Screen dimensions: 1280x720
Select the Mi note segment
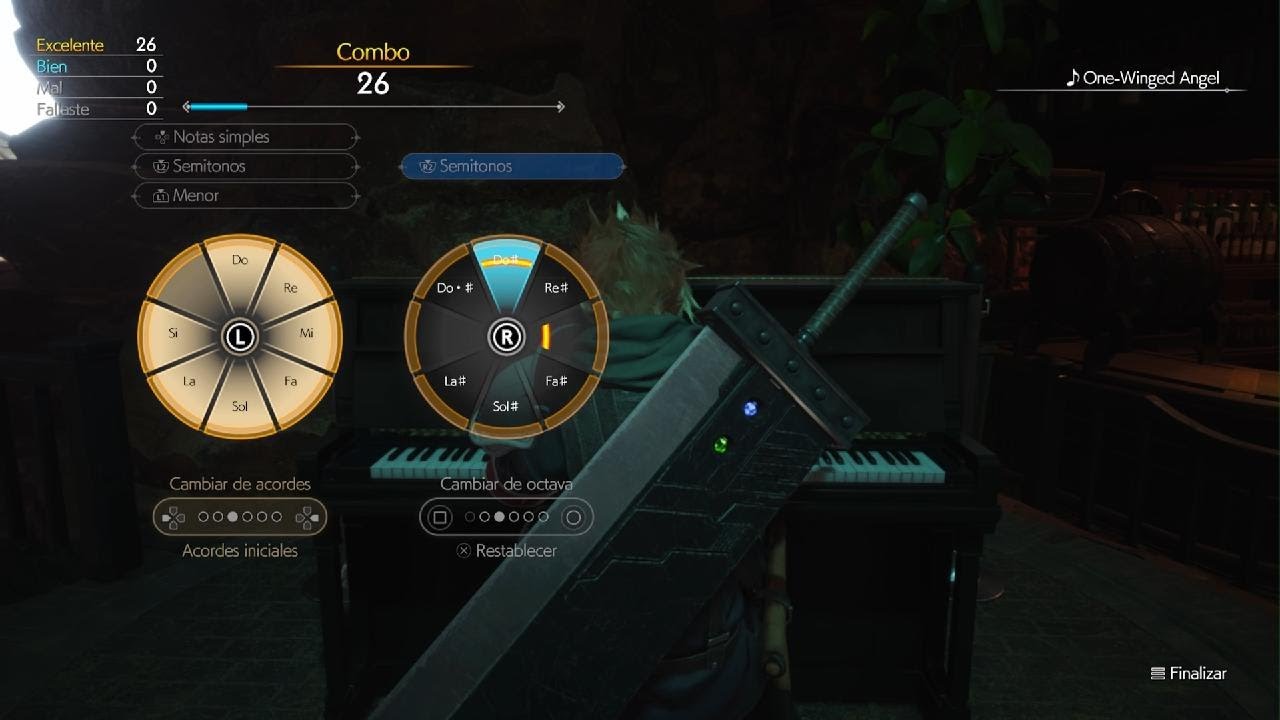(x=307, y=333)
